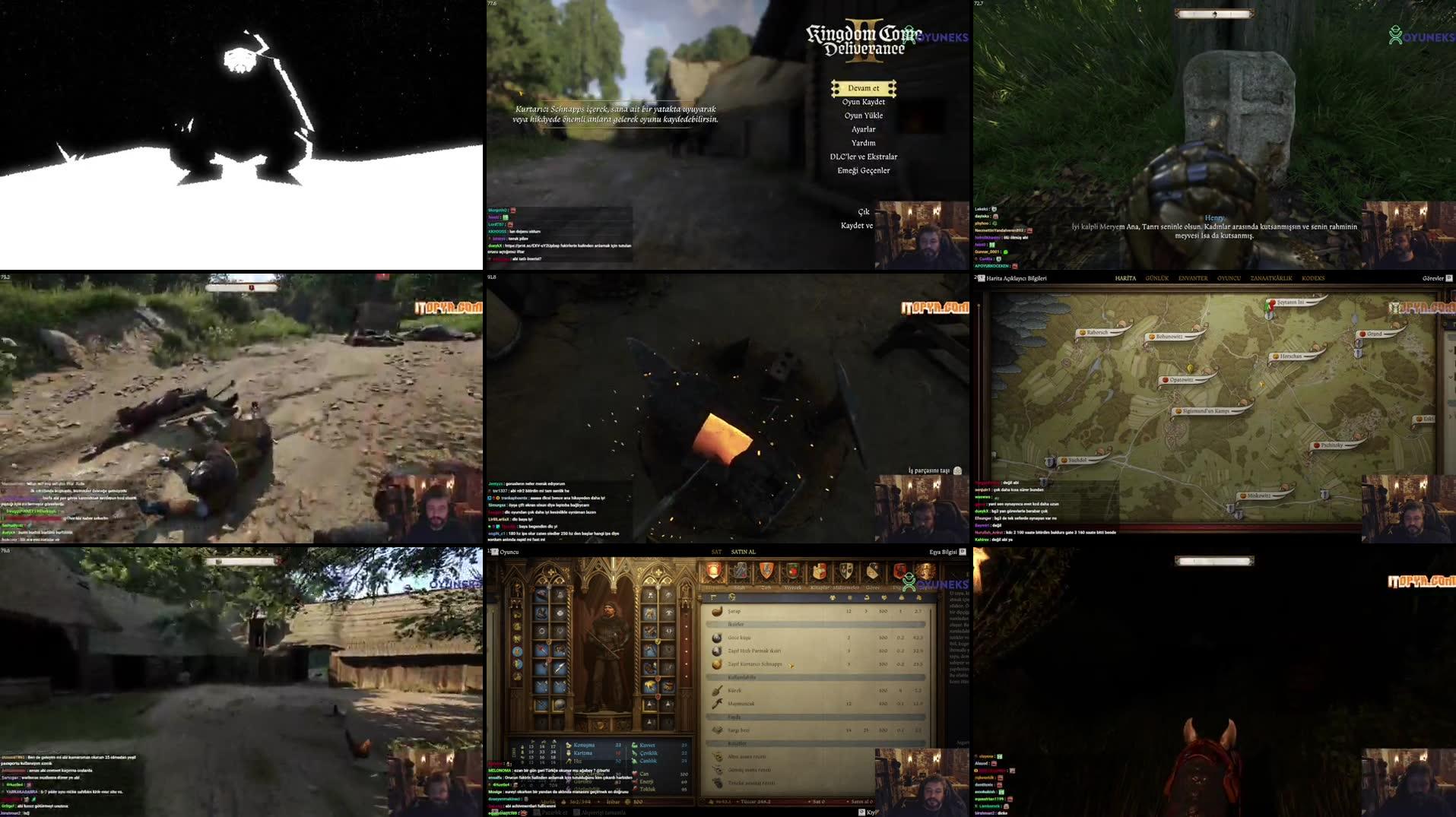Select Devam et in the pause menu
The height and width of the screenshot is (817, 1456).
[864, 88]
